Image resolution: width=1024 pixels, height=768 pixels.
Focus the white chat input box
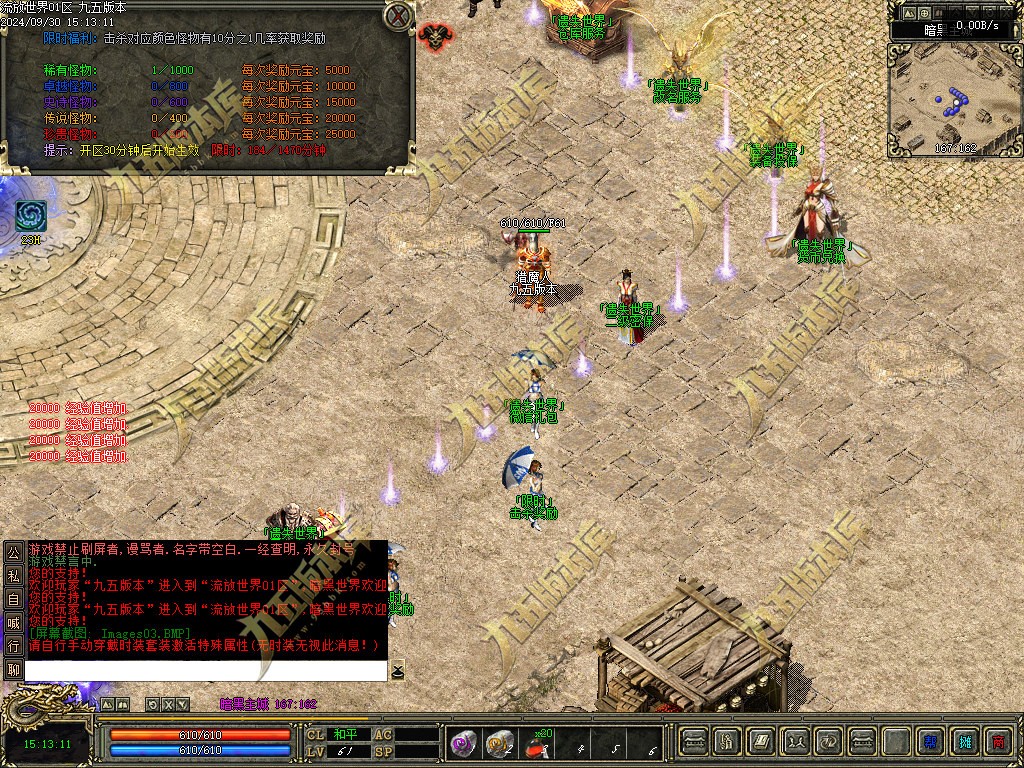click(205, 670)
